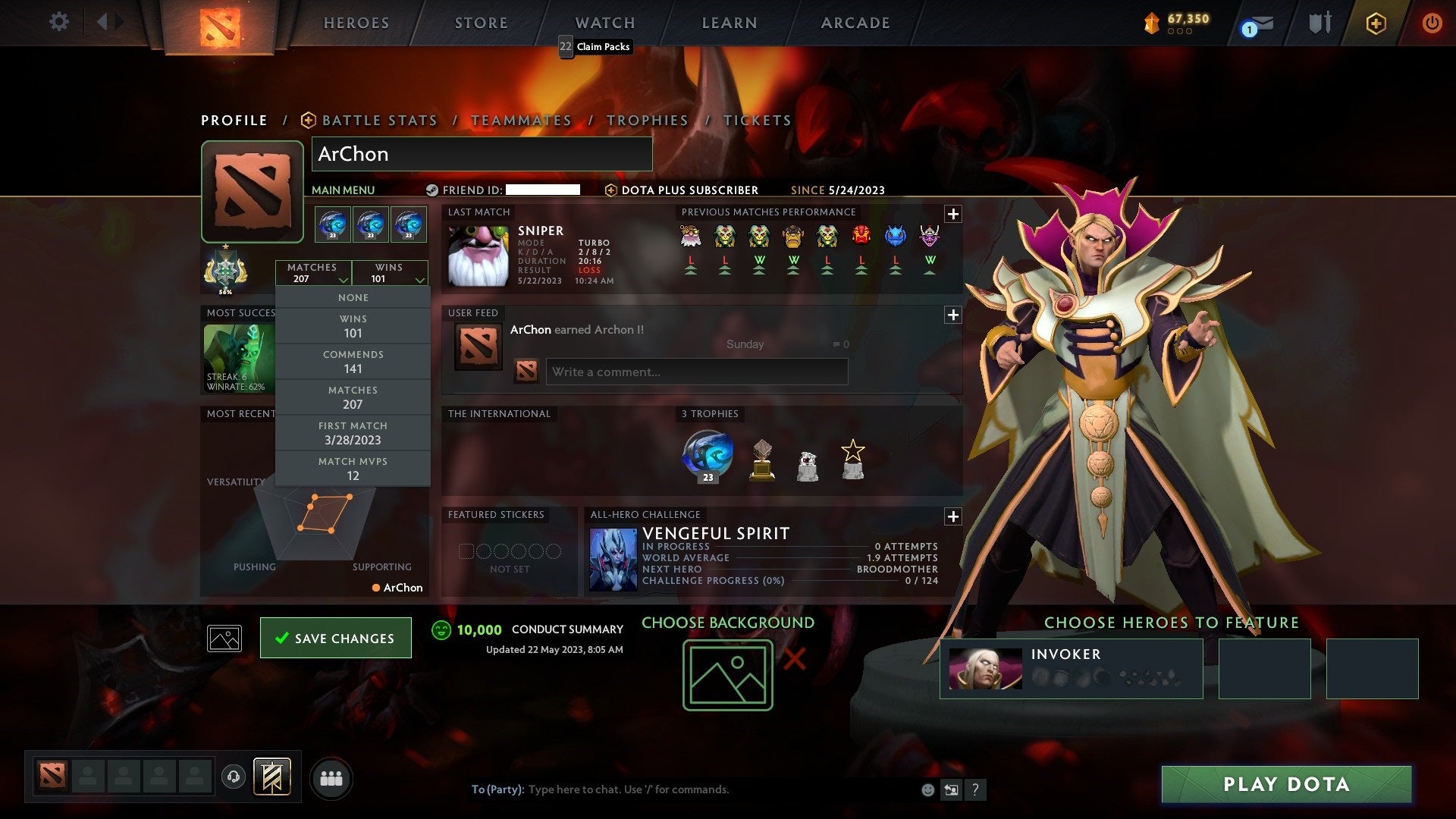Quit the game with power button
This screenshot has height=819, width=1456.
click(1432, 23)
